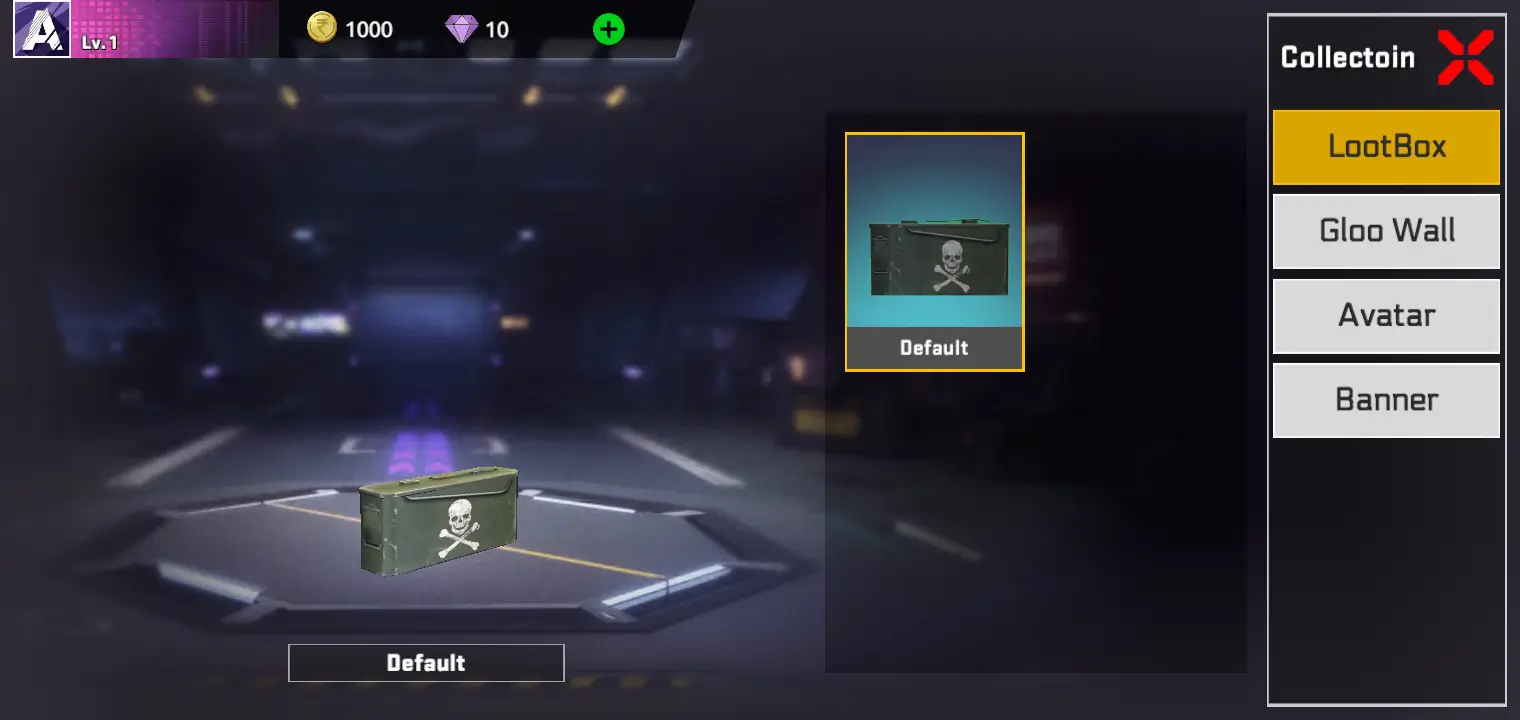Screen dimensions: 1520x720
Task: Open the Gloo Wall tab
Action: pos(1386,231)
